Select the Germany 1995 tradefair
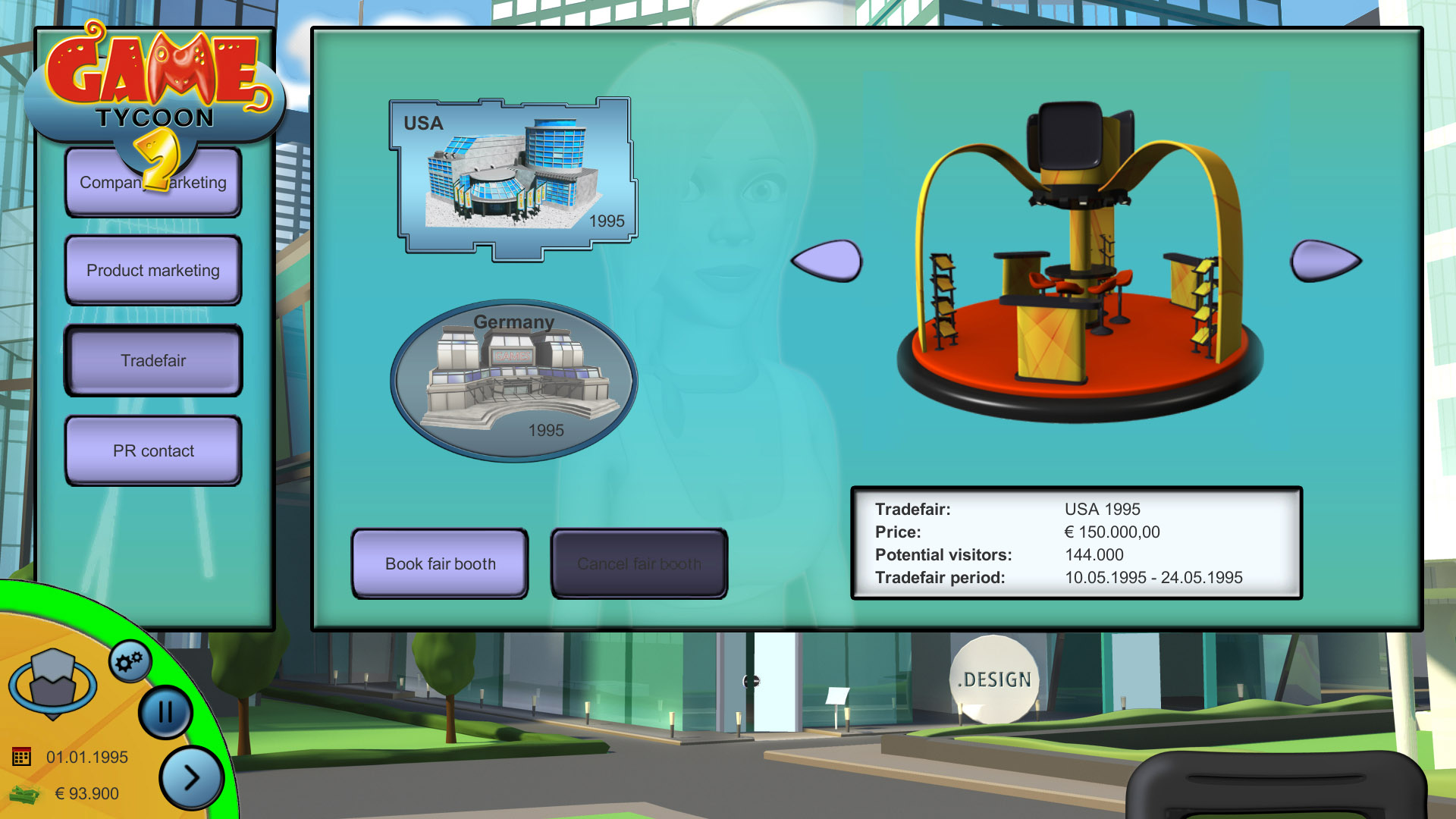Image resolution: width=1456 pixels, height=819 pixels. [514, 381]
